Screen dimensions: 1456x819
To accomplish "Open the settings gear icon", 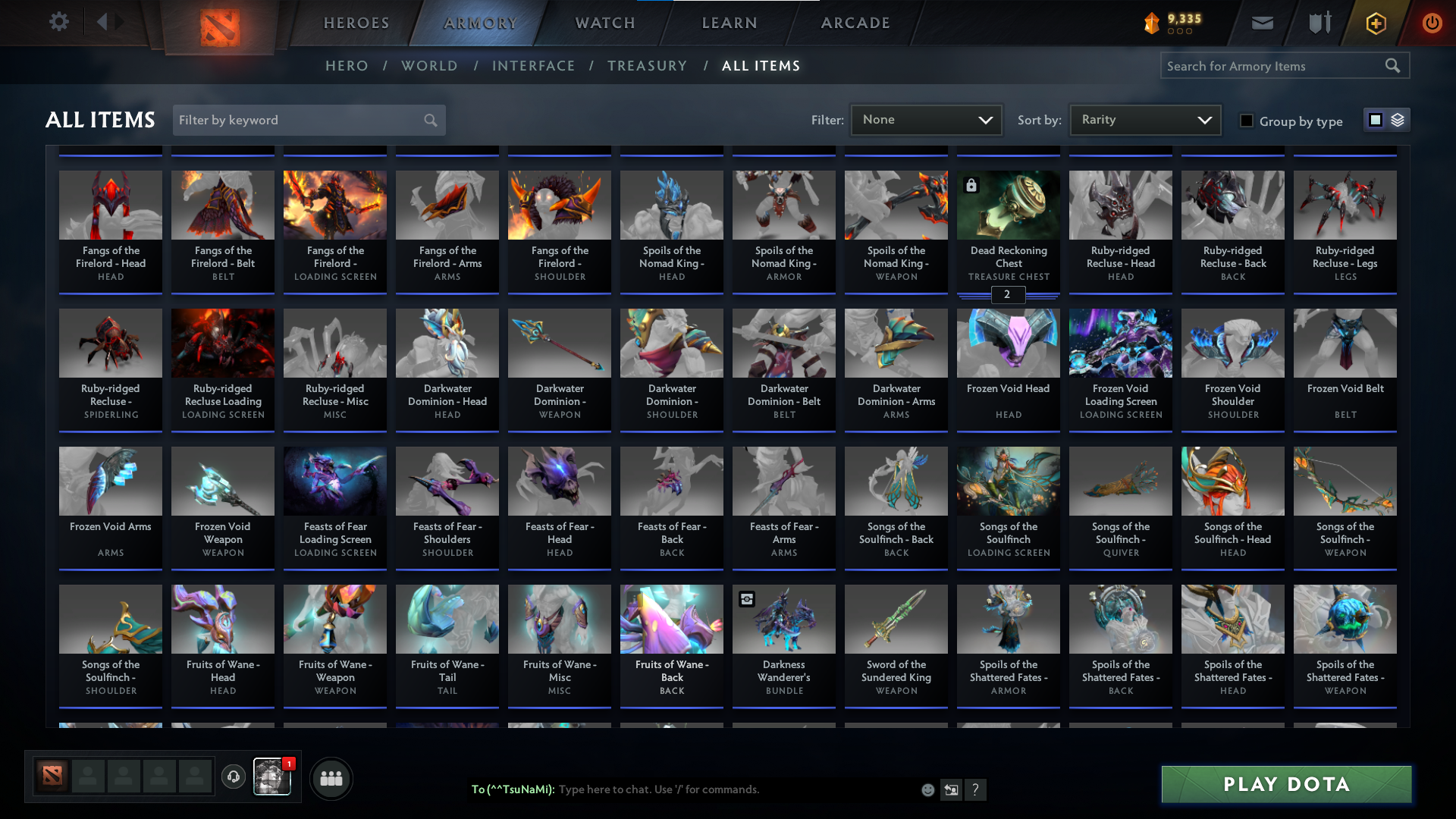I will pyautogui.click(x=59, y=22).
